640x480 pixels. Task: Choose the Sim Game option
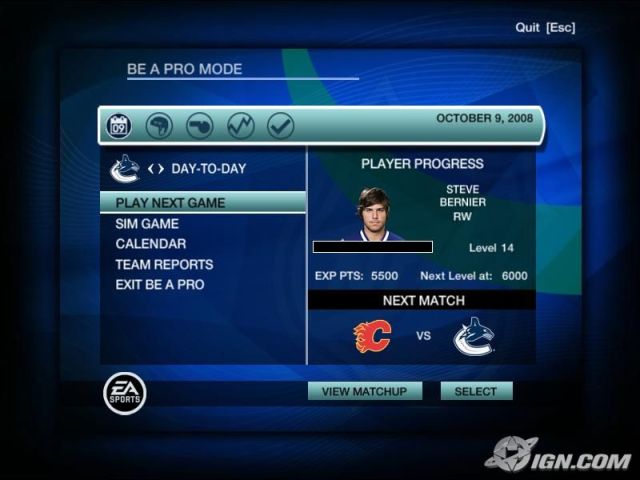(147, 224)
